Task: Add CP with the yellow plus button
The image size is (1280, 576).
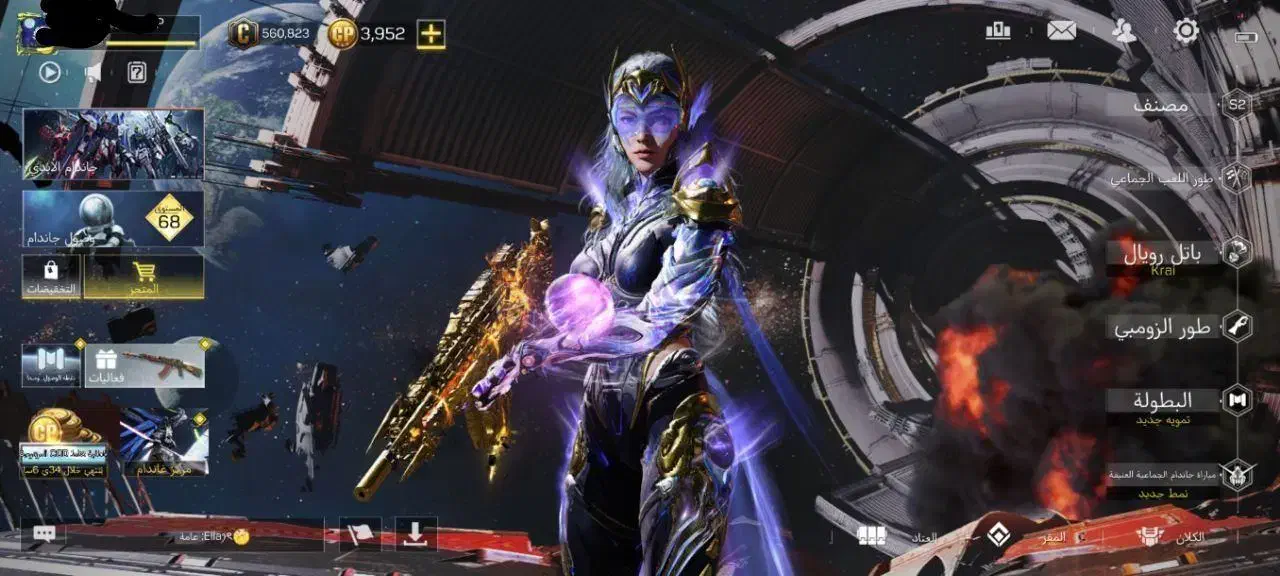Action: pos(431,34)
